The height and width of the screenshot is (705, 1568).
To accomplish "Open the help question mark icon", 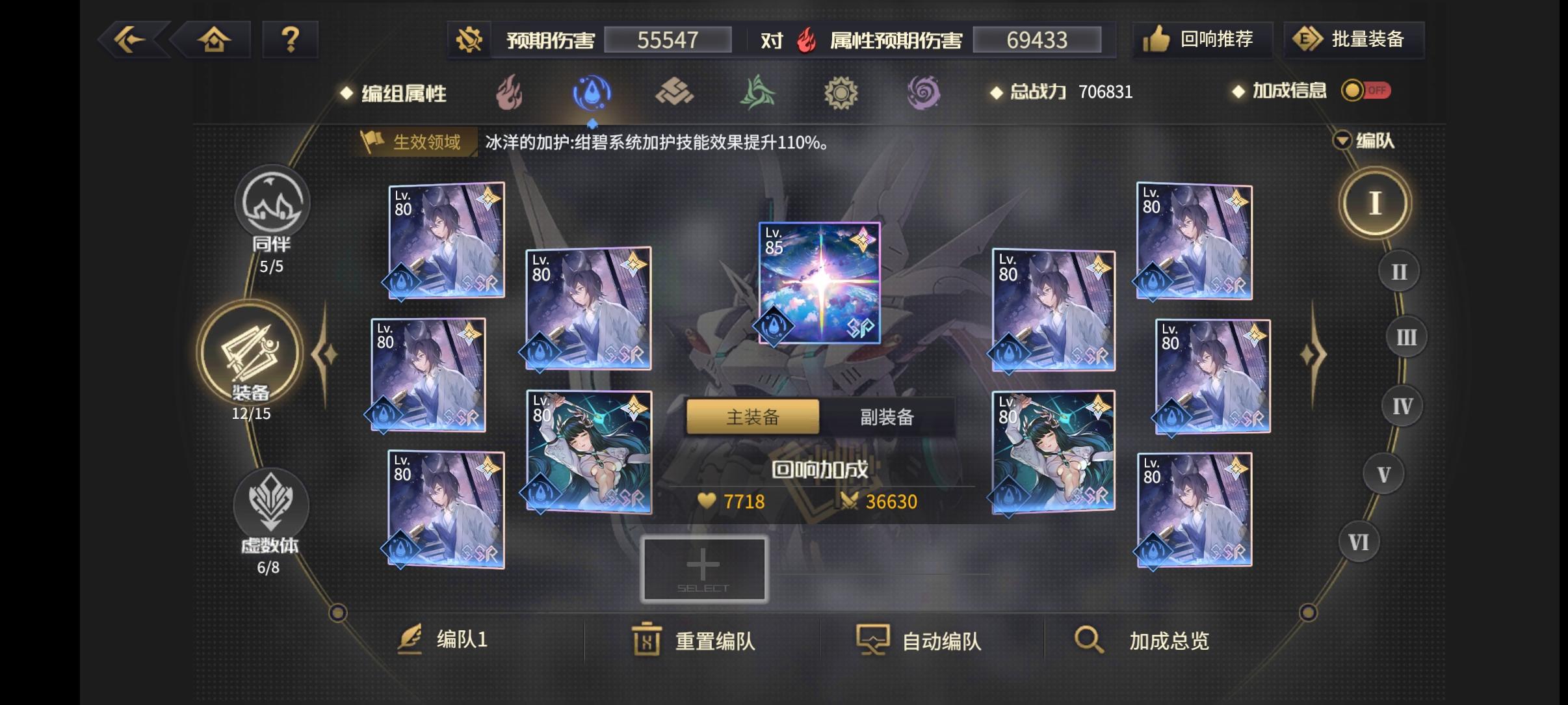I will point(290,39).
